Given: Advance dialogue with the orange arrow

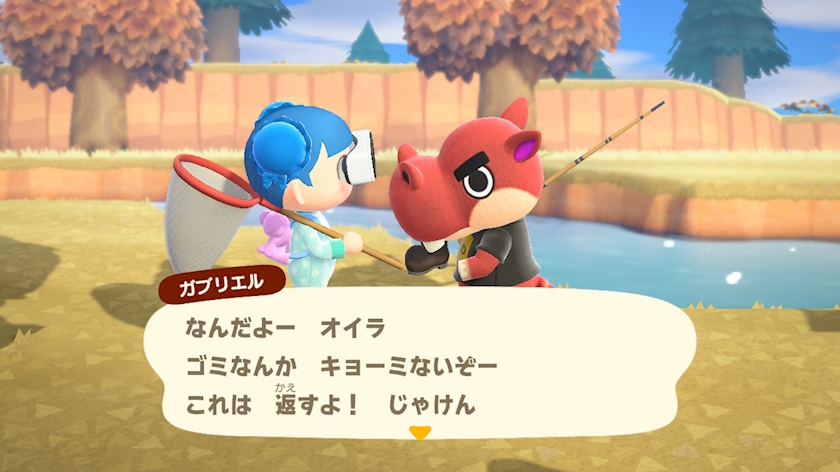Looking at the screenshot, I should coord(420,433).
